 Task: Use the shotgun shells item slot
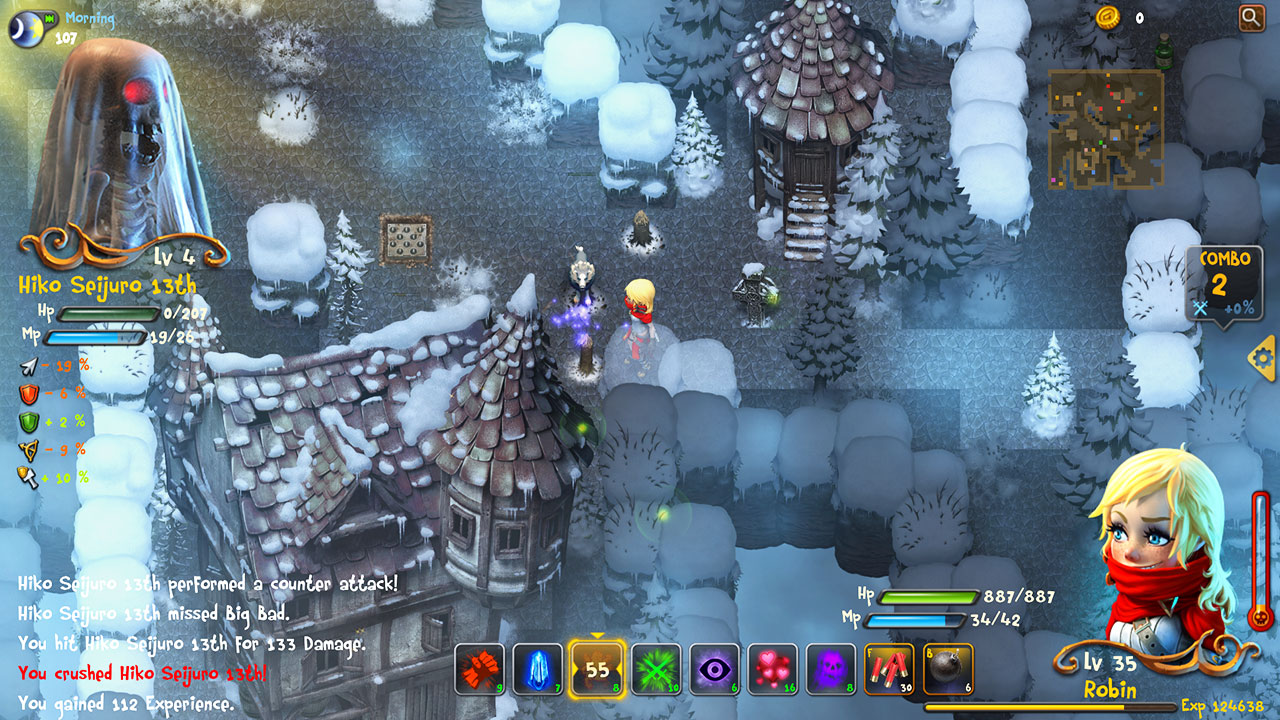889,670
